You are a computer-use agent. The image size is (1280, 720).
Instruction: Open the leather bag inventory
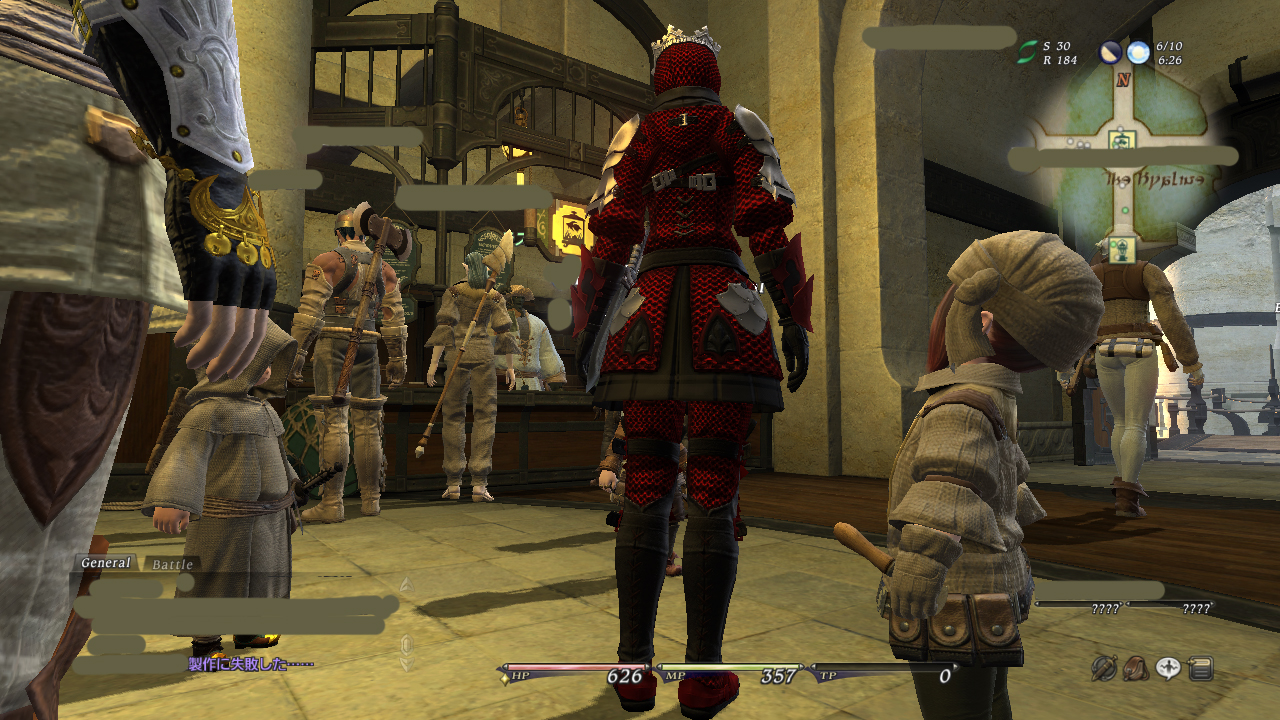pos(1135,667)
